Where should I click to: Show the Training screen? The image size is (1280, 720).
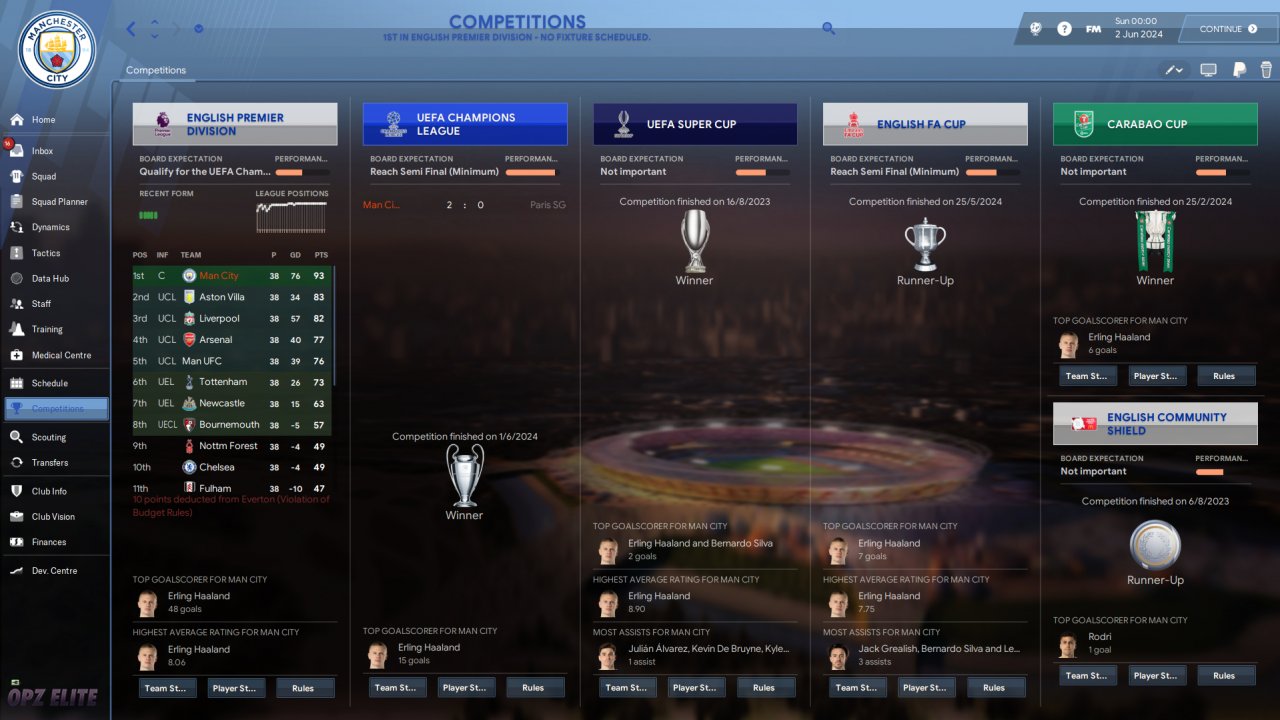pyautogui.click(x=47, y=329)
